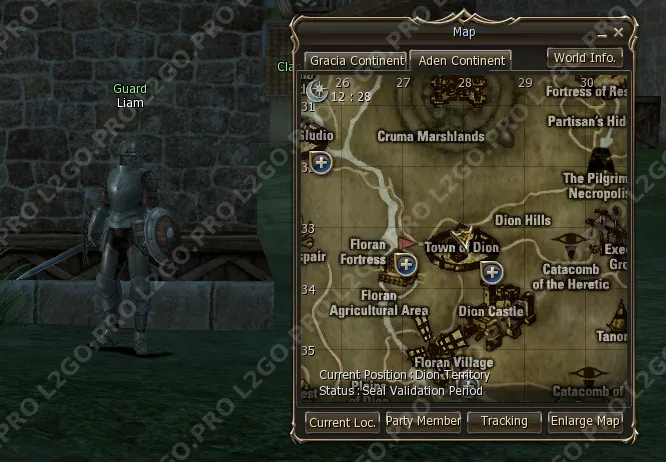Minimize the Map window
This screenshot has height=462, width=666.
click(604, 33)
